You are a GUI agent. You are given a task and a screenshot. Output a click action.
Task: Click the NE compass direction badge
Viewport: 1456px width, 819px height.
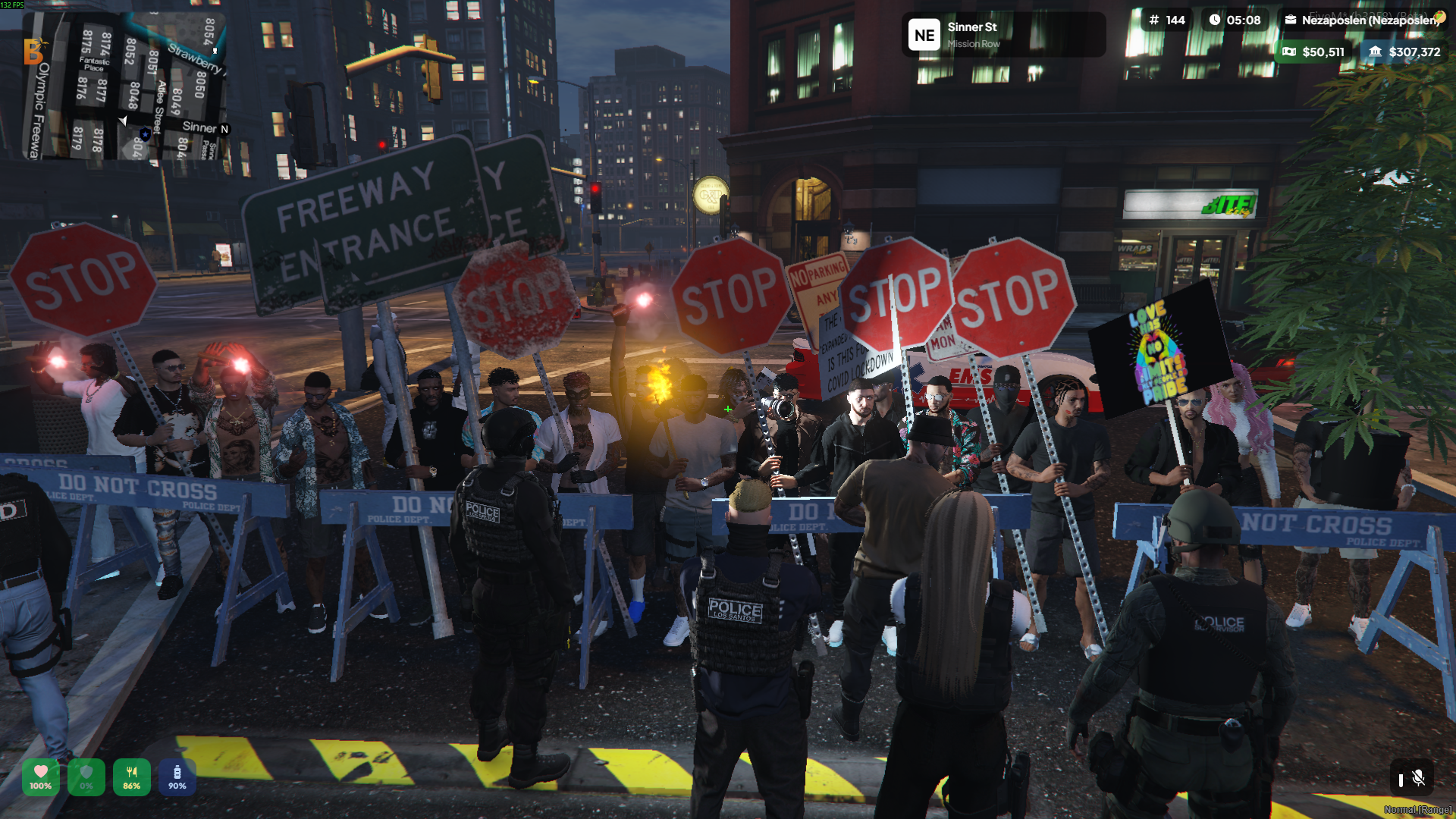(x=924, y=34)
